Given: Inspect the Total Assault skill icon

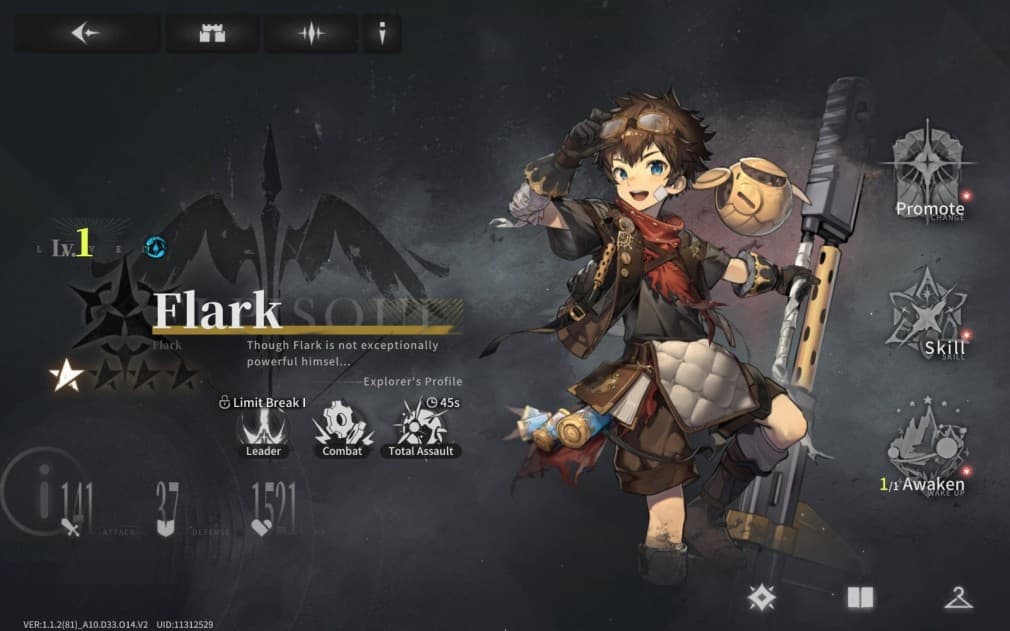Looking at the screenshot, I should pyautogui.click(x=421, y=427).
